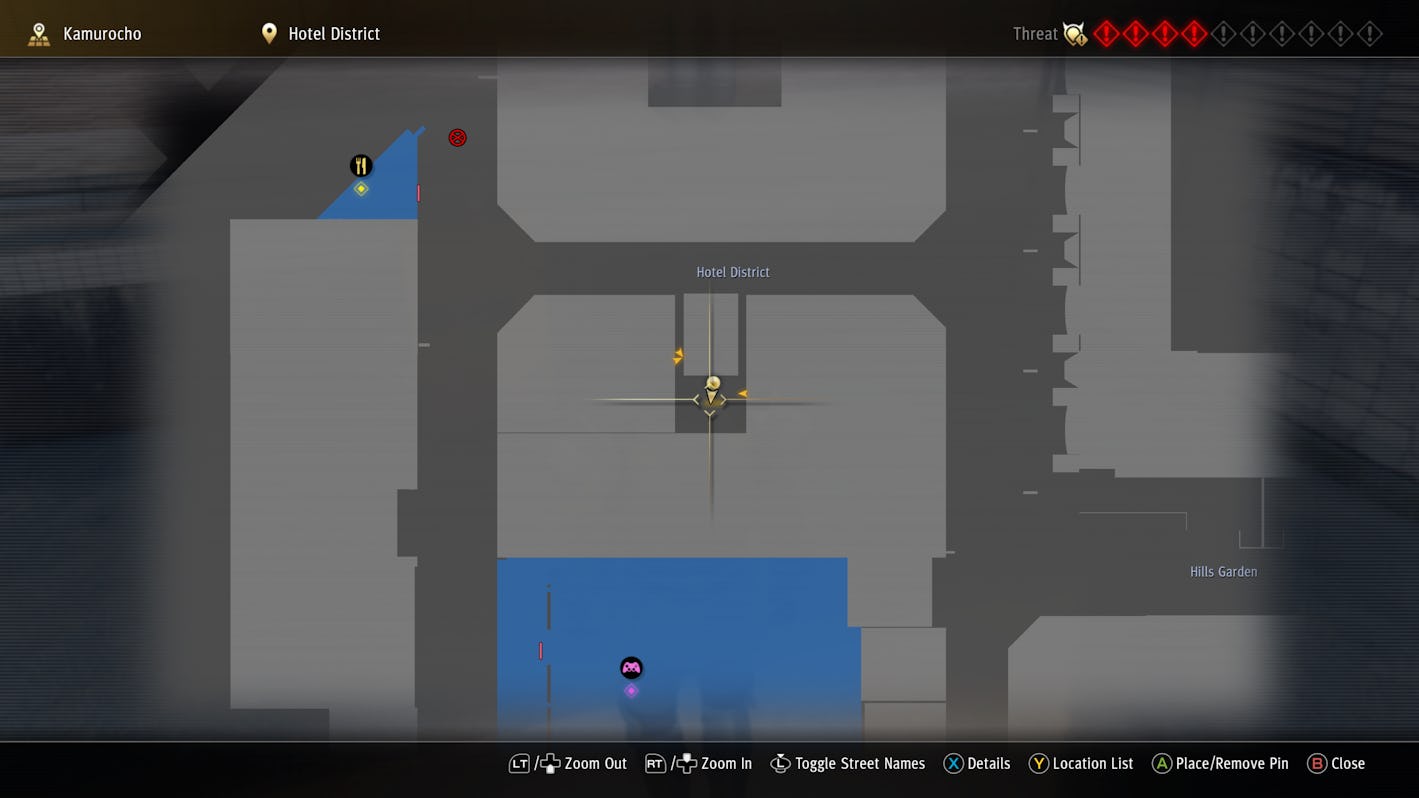Click the red roadblock icon near the top
This screenshot has width=1419, height=798.
(457, 137)
